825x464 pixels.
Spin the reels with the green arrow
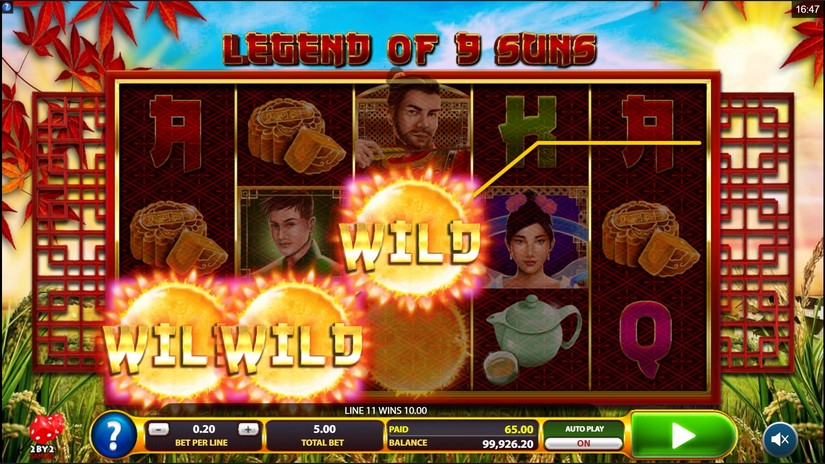tap(683, 436)
